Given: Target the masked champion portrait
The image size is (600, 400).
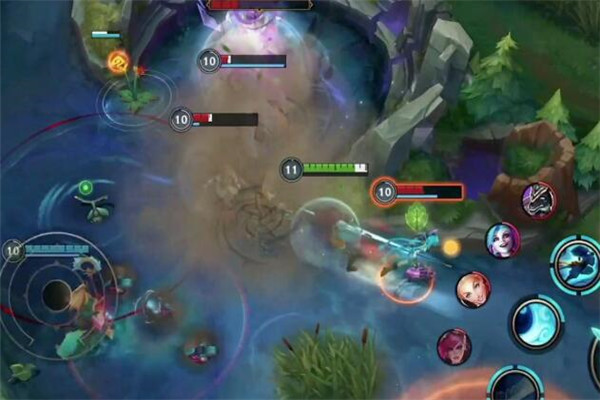Looking at the screenshot, I should point(539,201).
